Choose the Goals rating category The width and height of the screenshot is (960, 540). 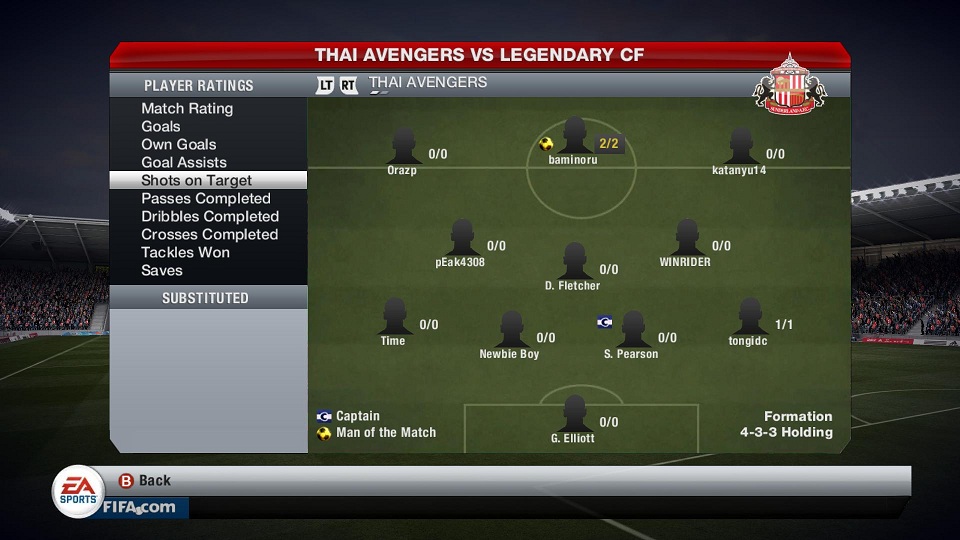(x=161, y=126)
